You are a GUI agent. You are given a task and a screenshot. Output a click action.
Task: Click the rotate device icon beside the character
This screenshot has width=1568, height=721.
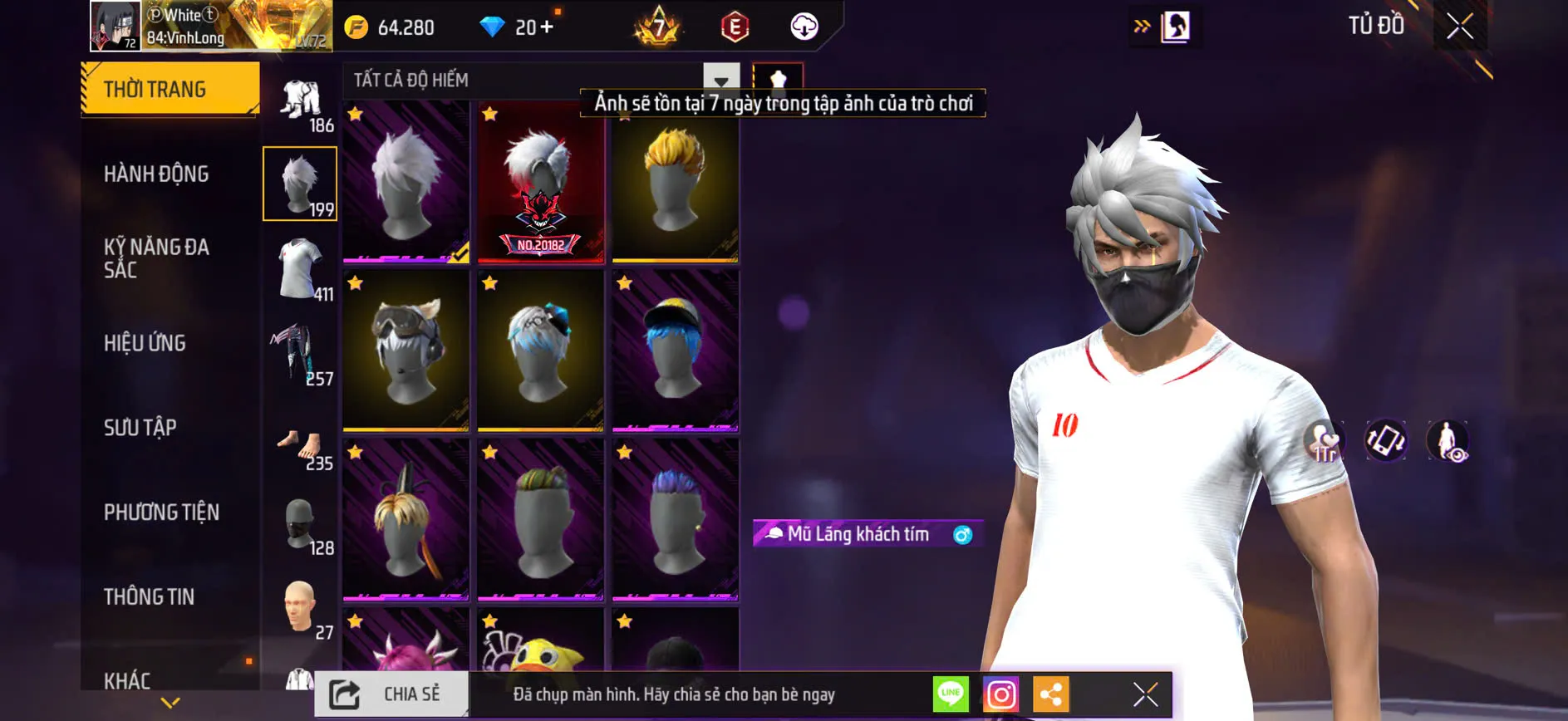[1385, 442]
